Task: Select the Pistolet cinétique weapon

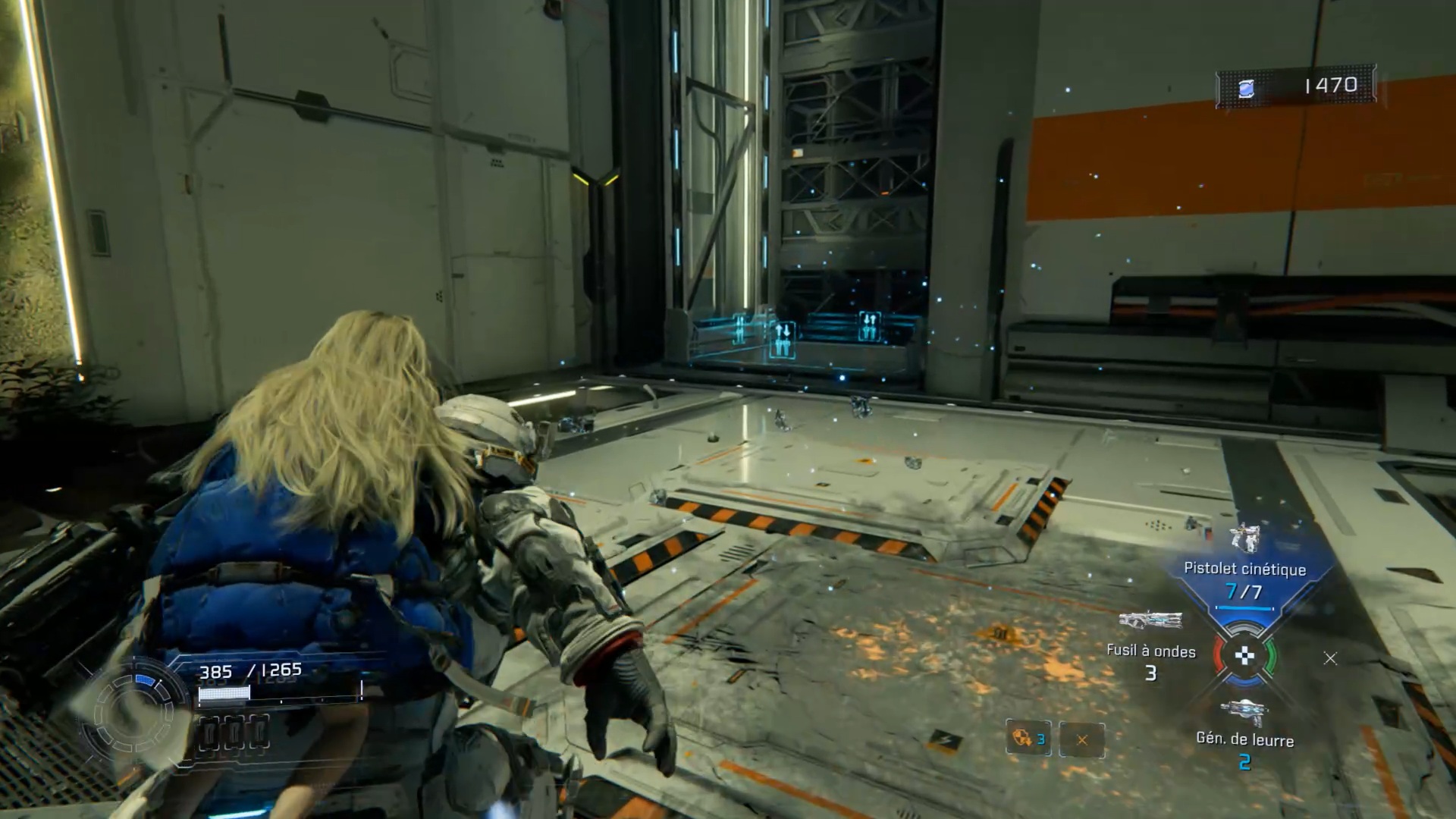Action: pyautogui.click(x=1244, y=540)
